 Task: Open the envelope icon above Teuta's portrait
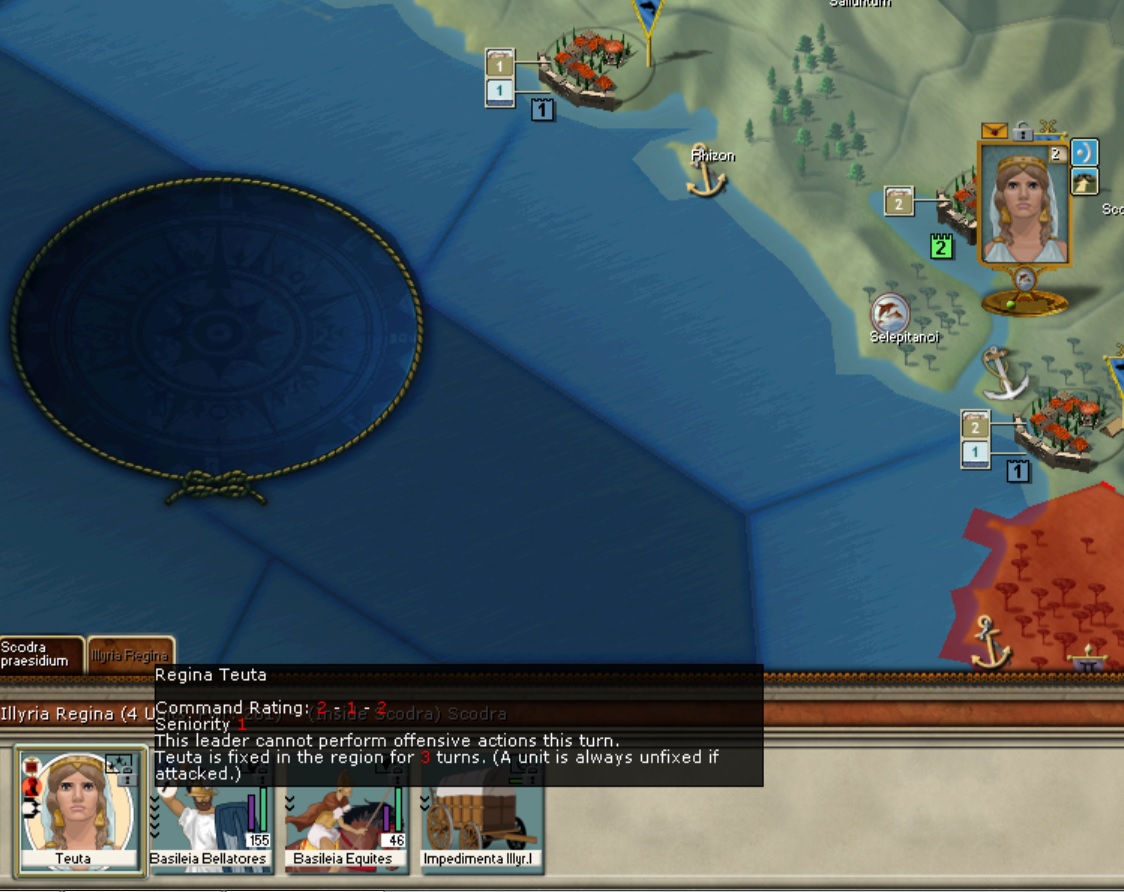tap(994, 130)
